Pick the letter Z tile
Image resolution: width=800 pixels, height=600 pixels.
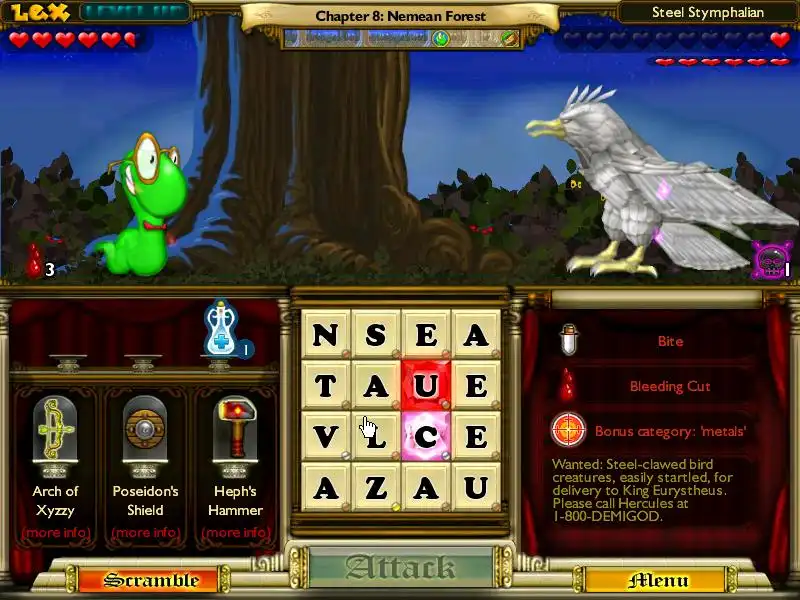click(x=376, y=488)
